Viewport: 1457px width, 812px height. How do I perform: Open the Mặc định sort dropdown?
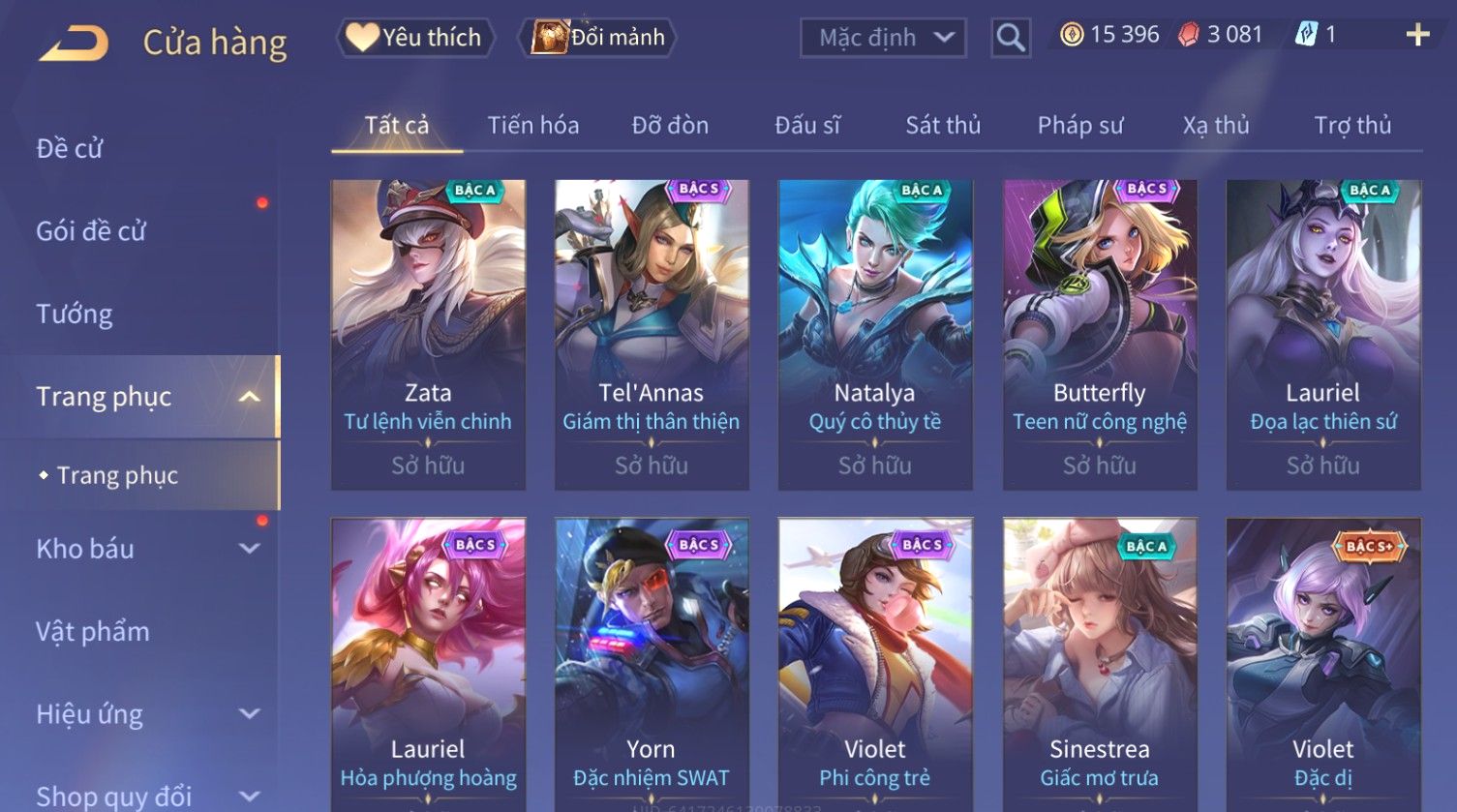tap(883, 38)
